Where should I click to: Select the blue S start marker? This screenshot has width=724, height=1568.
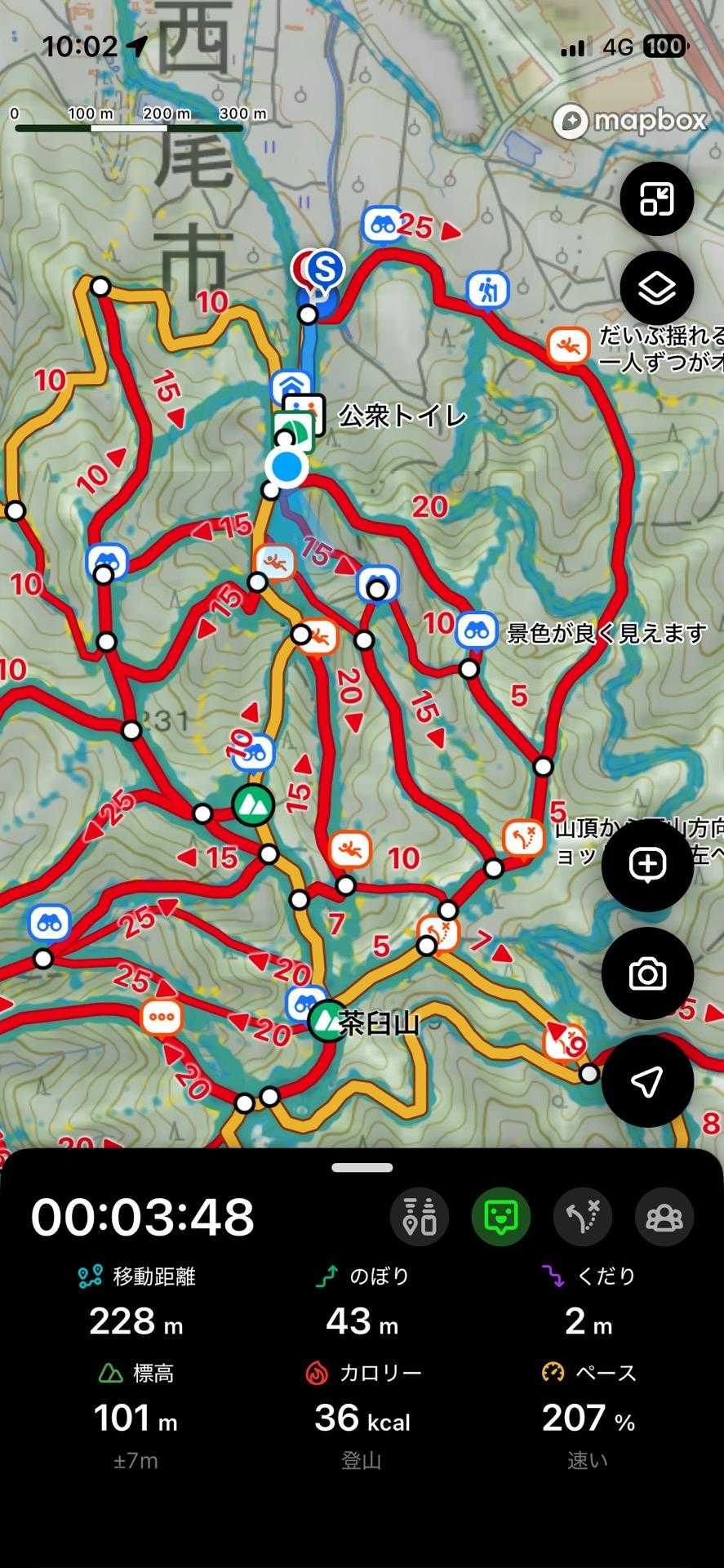click(x=326, y=268)
